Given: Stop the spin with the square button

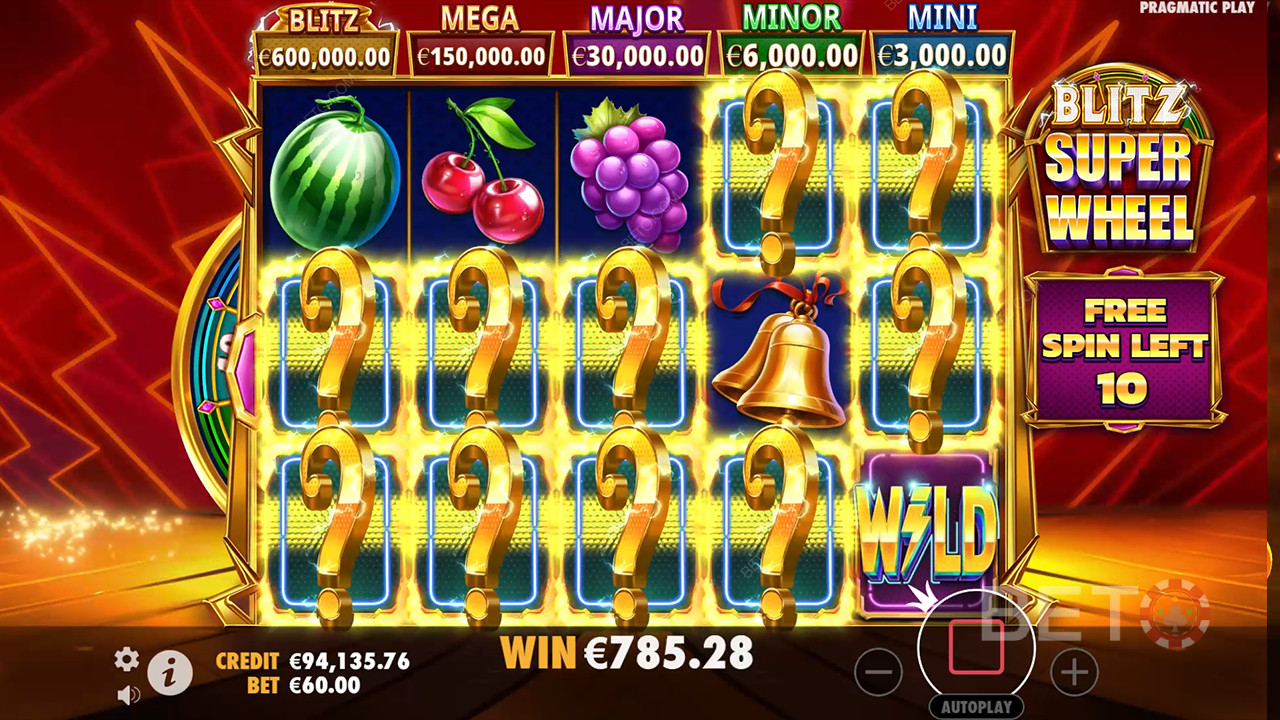Looking at the screenshot, I should (x=976, y=646).
